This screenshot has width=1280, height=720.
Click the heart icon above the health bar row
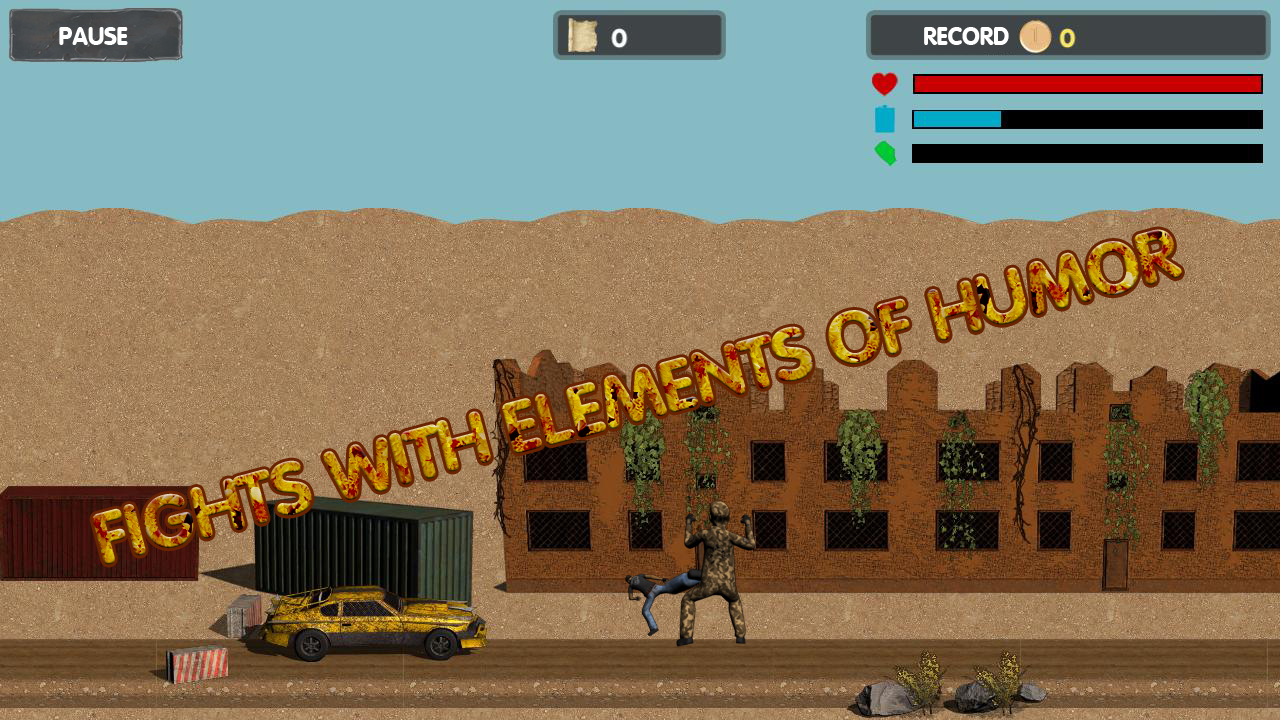point(885,84)
